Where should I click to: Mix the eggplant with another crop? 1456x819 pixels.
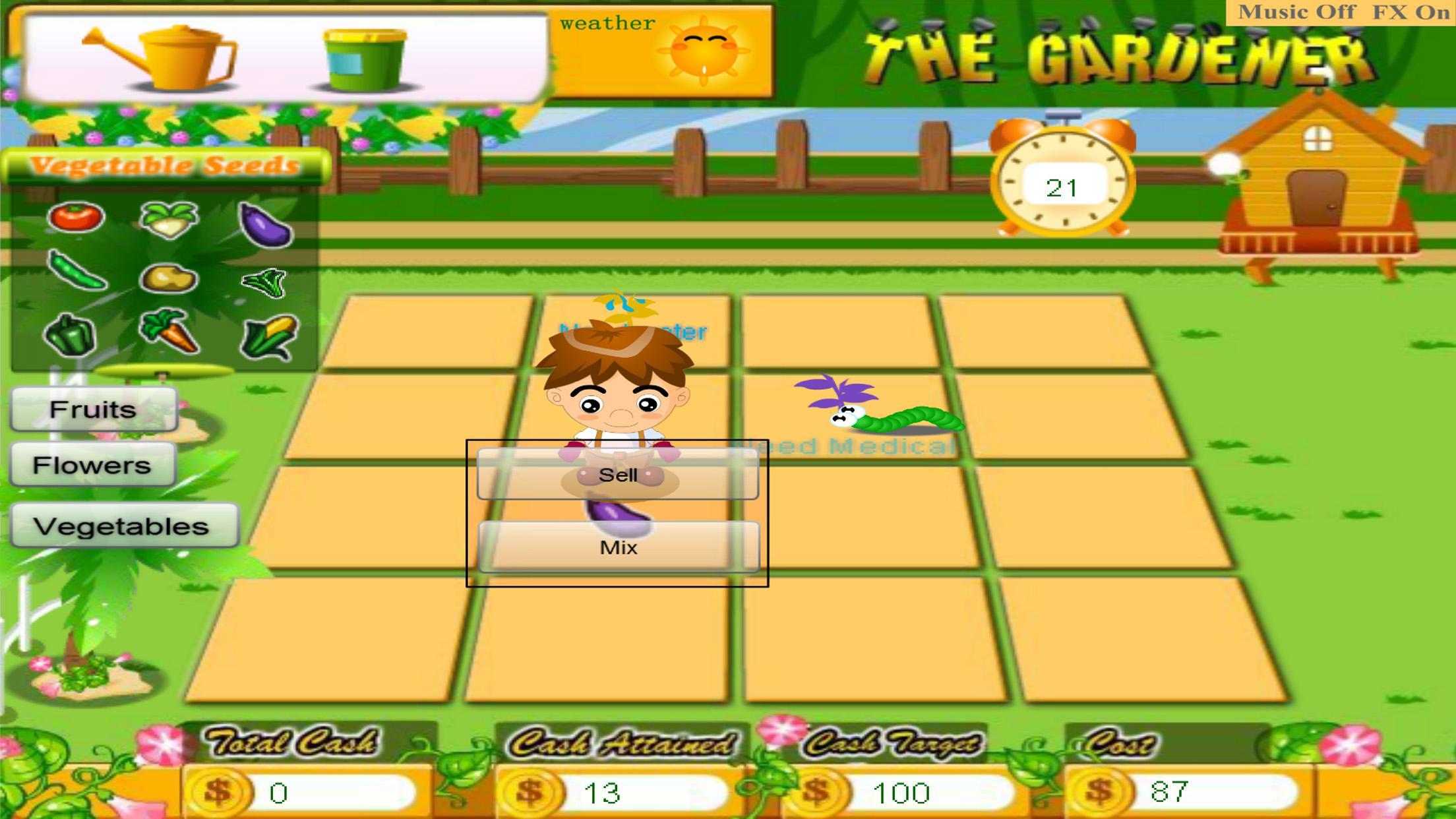pyautogui.click(x=618, y=547)
